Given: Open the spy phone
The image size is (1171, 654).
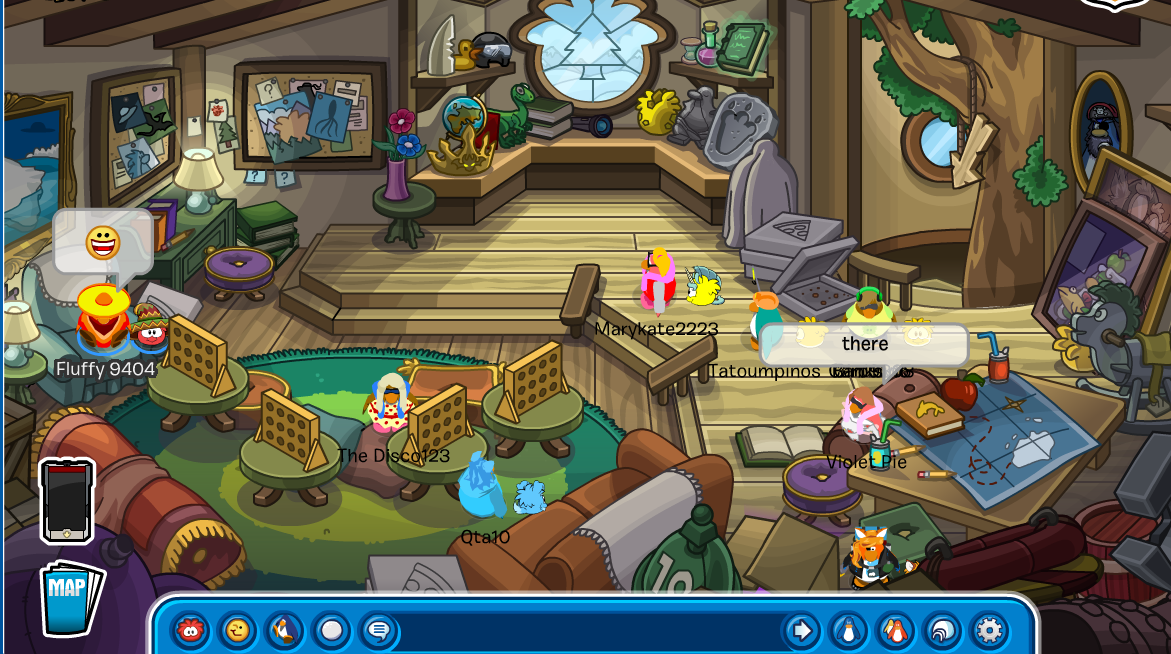Looking at the screenshot, I should 67,500.
